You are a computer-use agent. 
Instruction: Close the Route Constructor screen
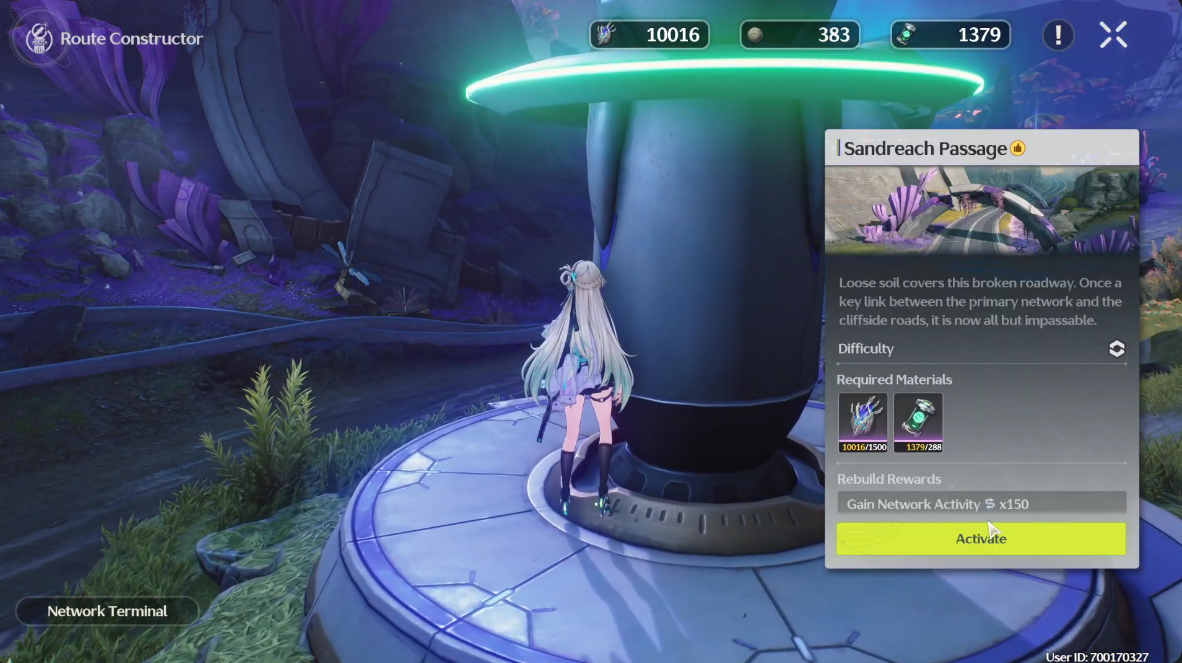1113,35
